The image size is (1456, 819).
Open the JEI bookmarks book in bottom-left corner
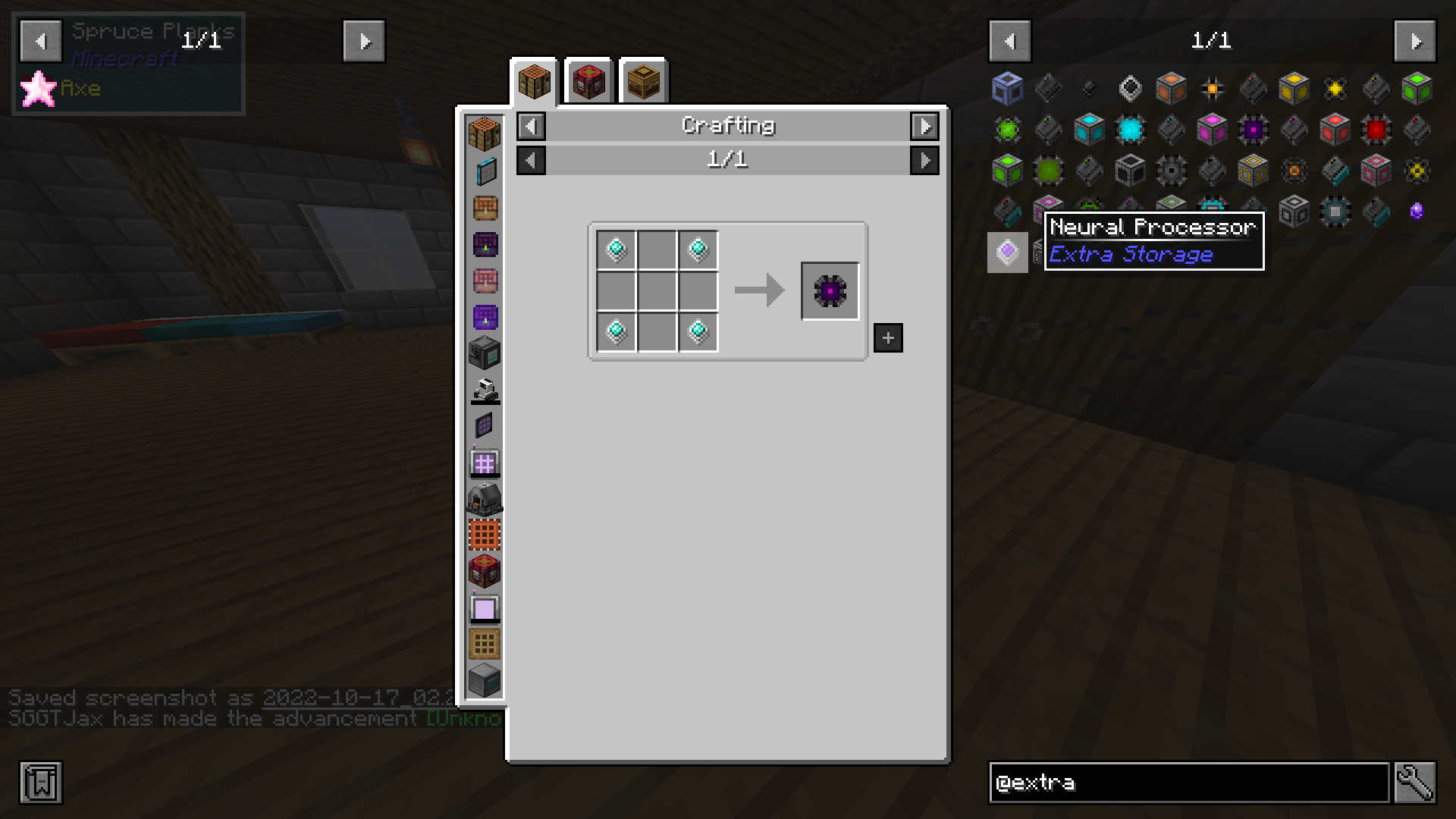pyautogui.click(x=42, y=783)
